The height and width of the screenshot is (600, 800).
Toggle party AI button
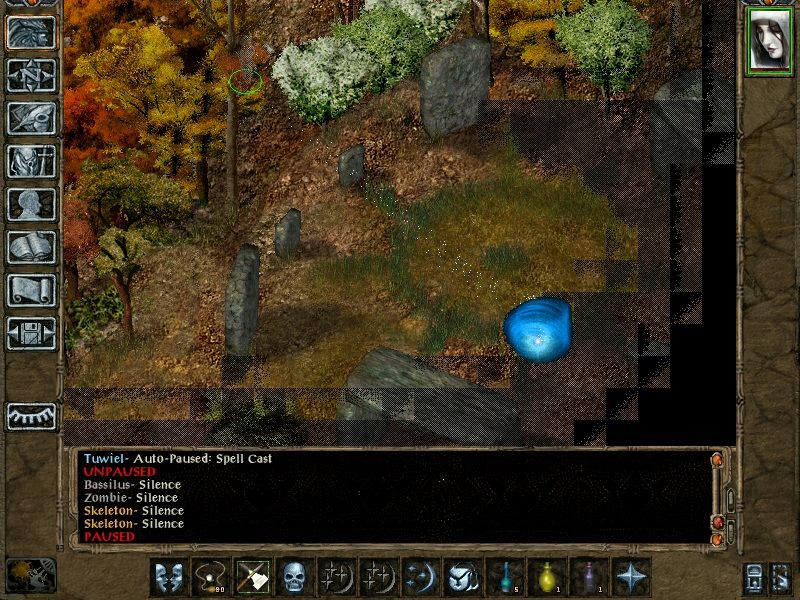click(x=782, y=578)
